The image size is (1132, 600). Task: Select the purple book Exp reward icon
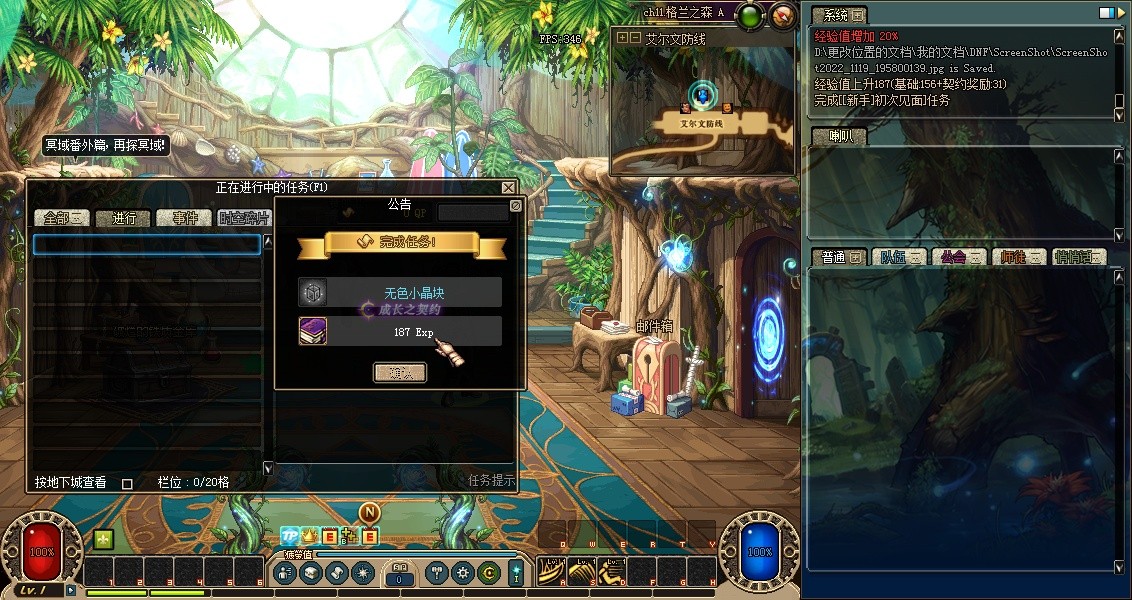tap(313, 331)
